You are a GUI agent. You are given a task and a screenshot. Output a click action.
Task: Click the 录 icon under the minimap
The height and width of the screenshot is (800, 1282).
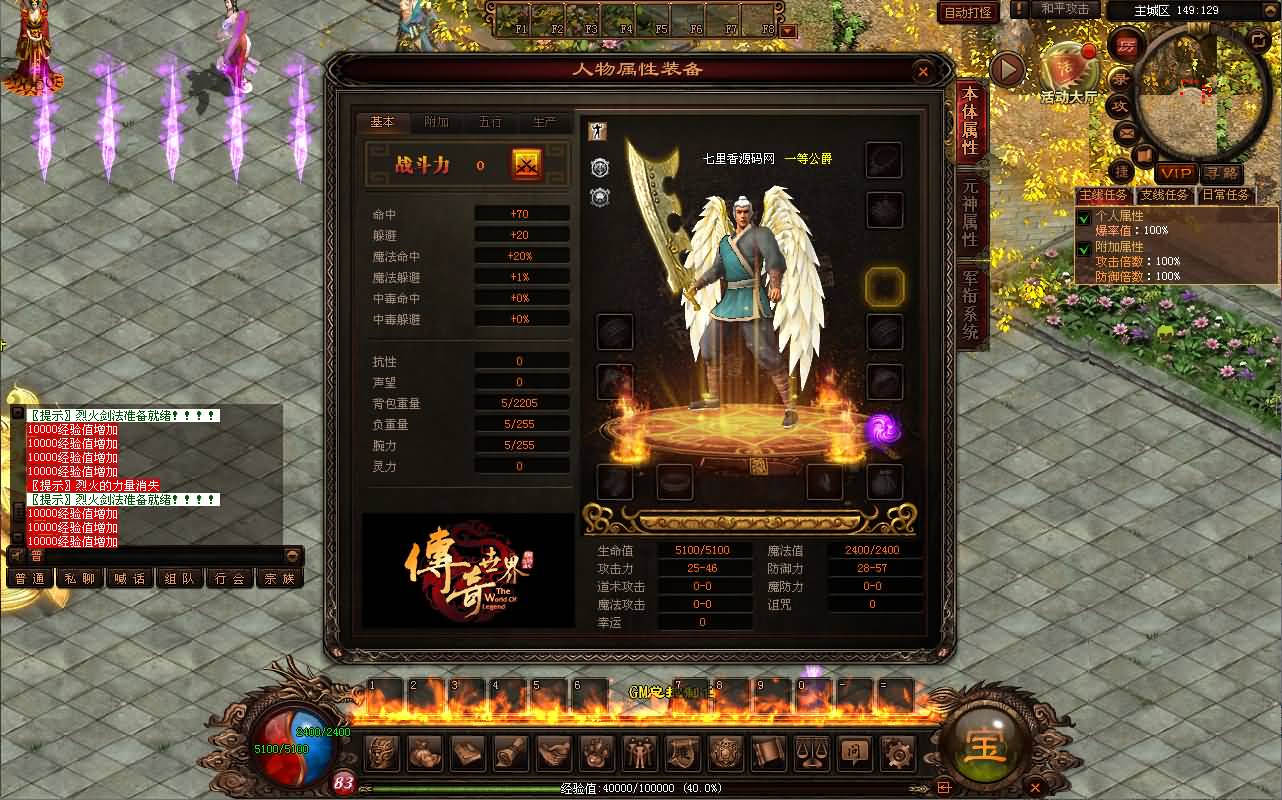[1121, 81]
